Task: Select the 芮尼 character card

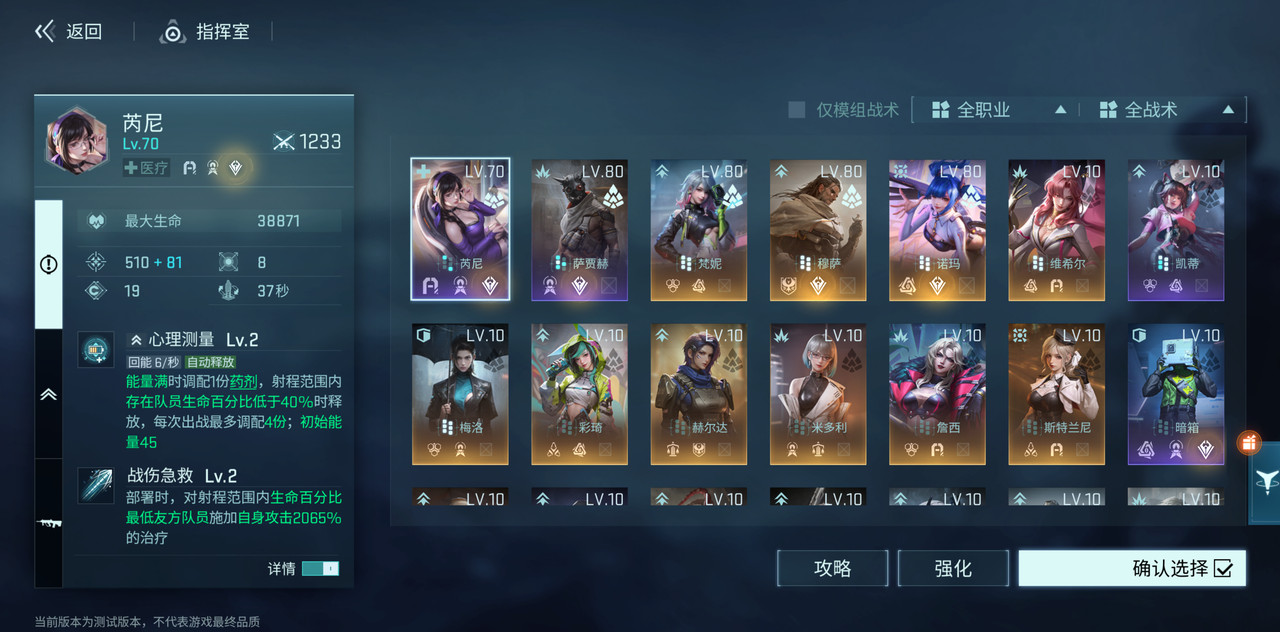Action: 460,229
